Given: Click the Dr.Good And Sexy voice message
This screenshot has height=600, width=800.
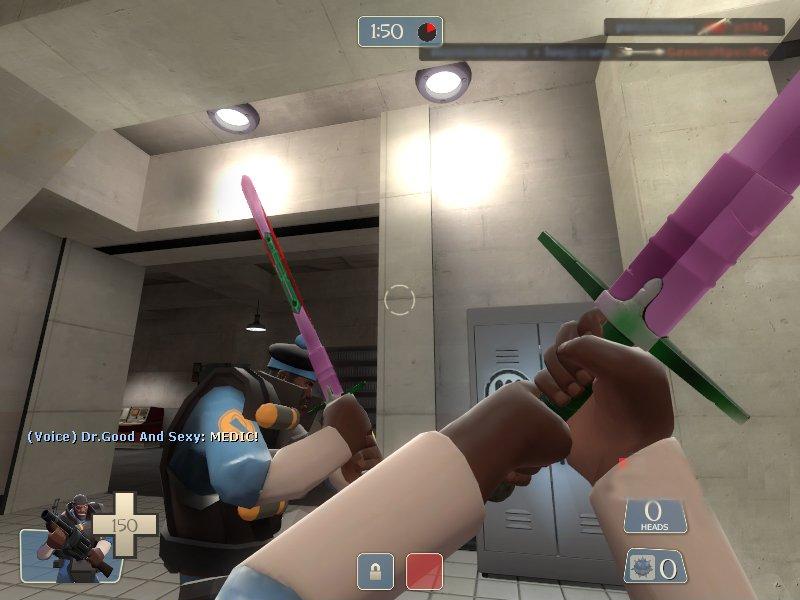Looking at the screenshot, I should (x=142, y=437).
